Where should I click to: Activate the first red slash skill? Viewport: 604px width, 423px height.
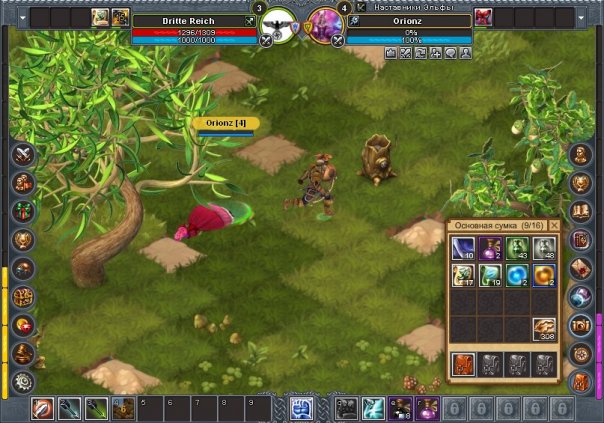coord(43,408)
